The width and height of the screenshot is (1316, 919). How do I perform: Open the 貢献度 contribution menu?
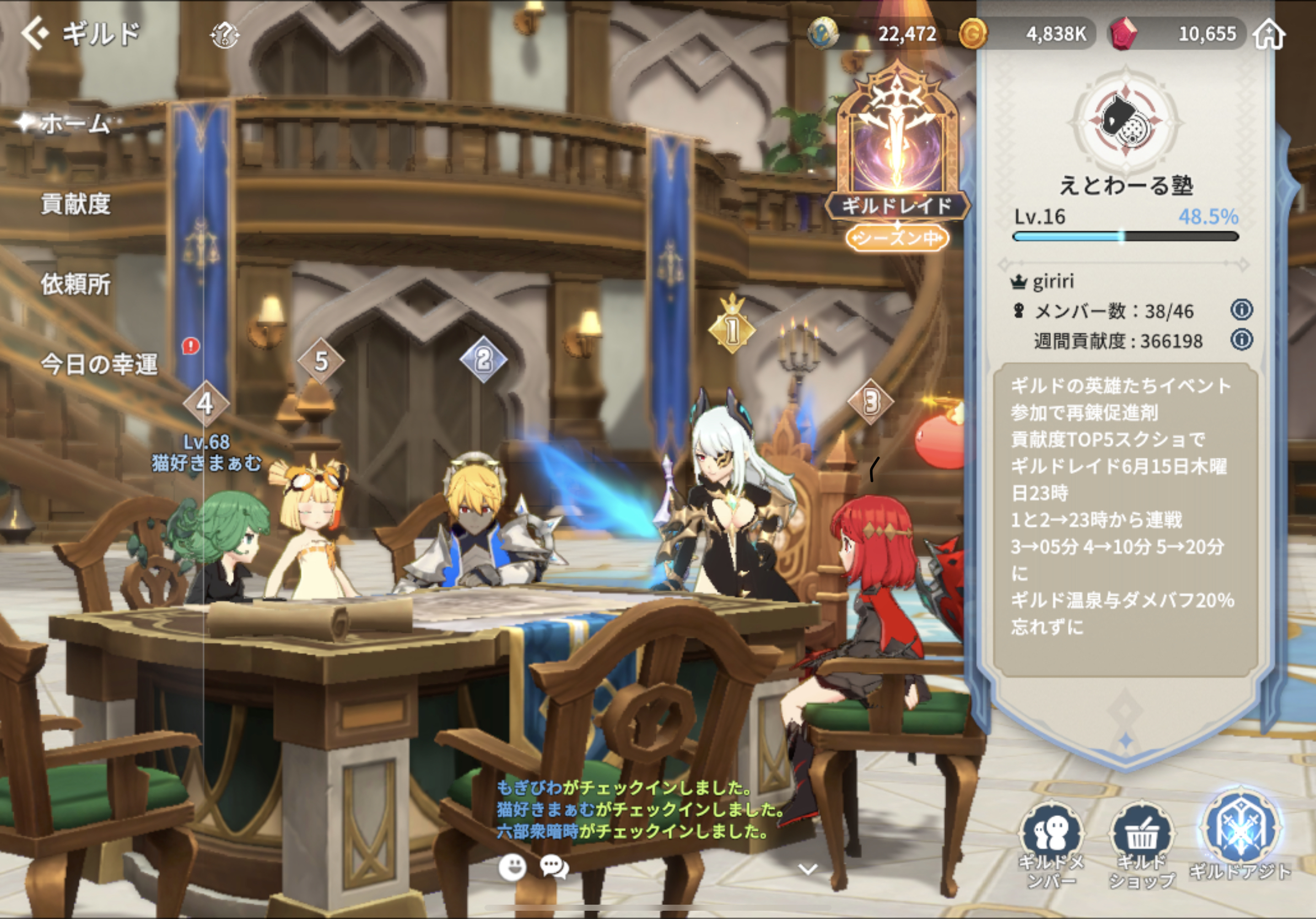tap(75, 204)
